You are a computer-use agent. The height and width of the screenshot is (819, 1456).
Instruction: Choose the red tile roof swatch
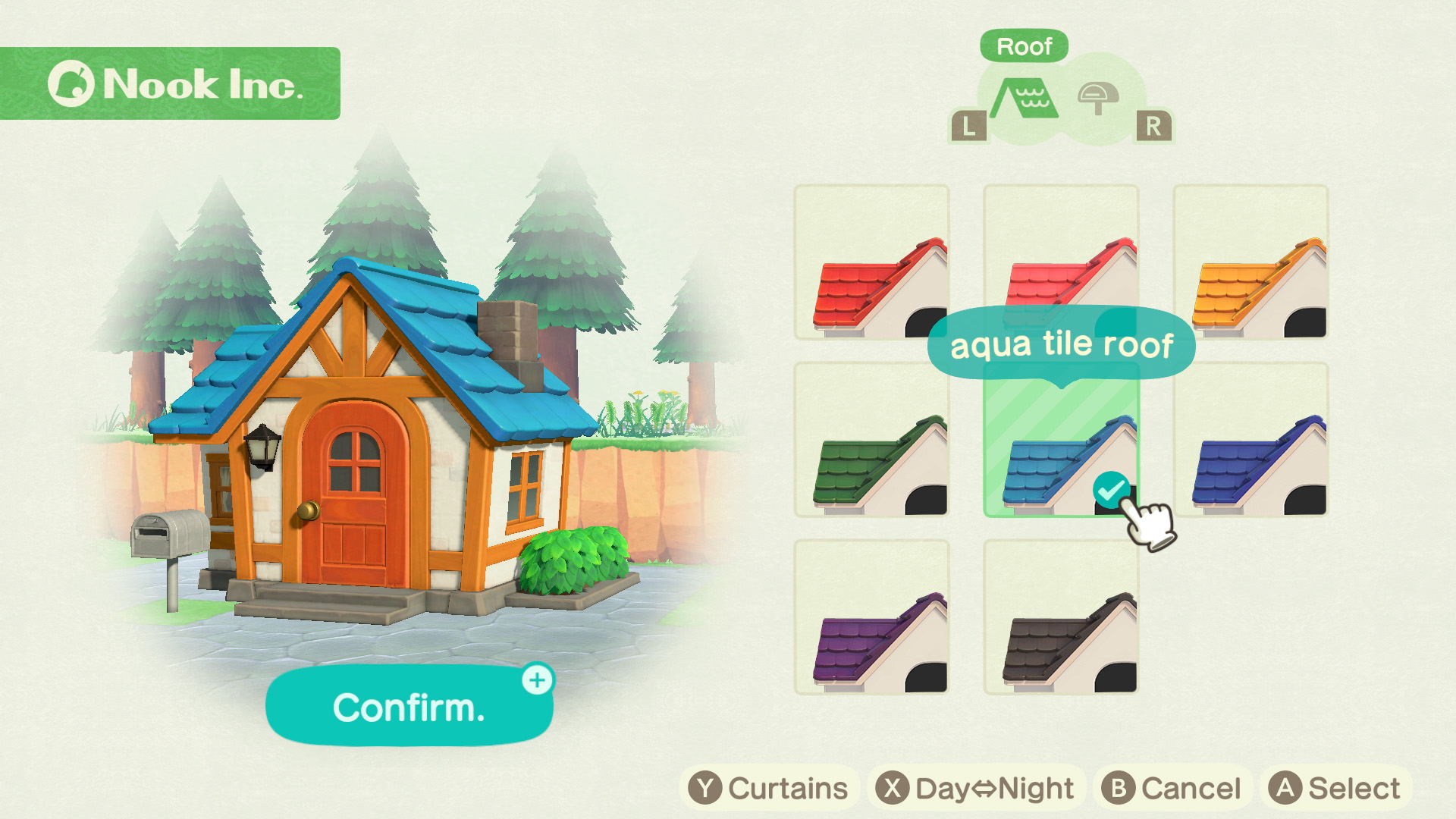click(x=871, y=262)
